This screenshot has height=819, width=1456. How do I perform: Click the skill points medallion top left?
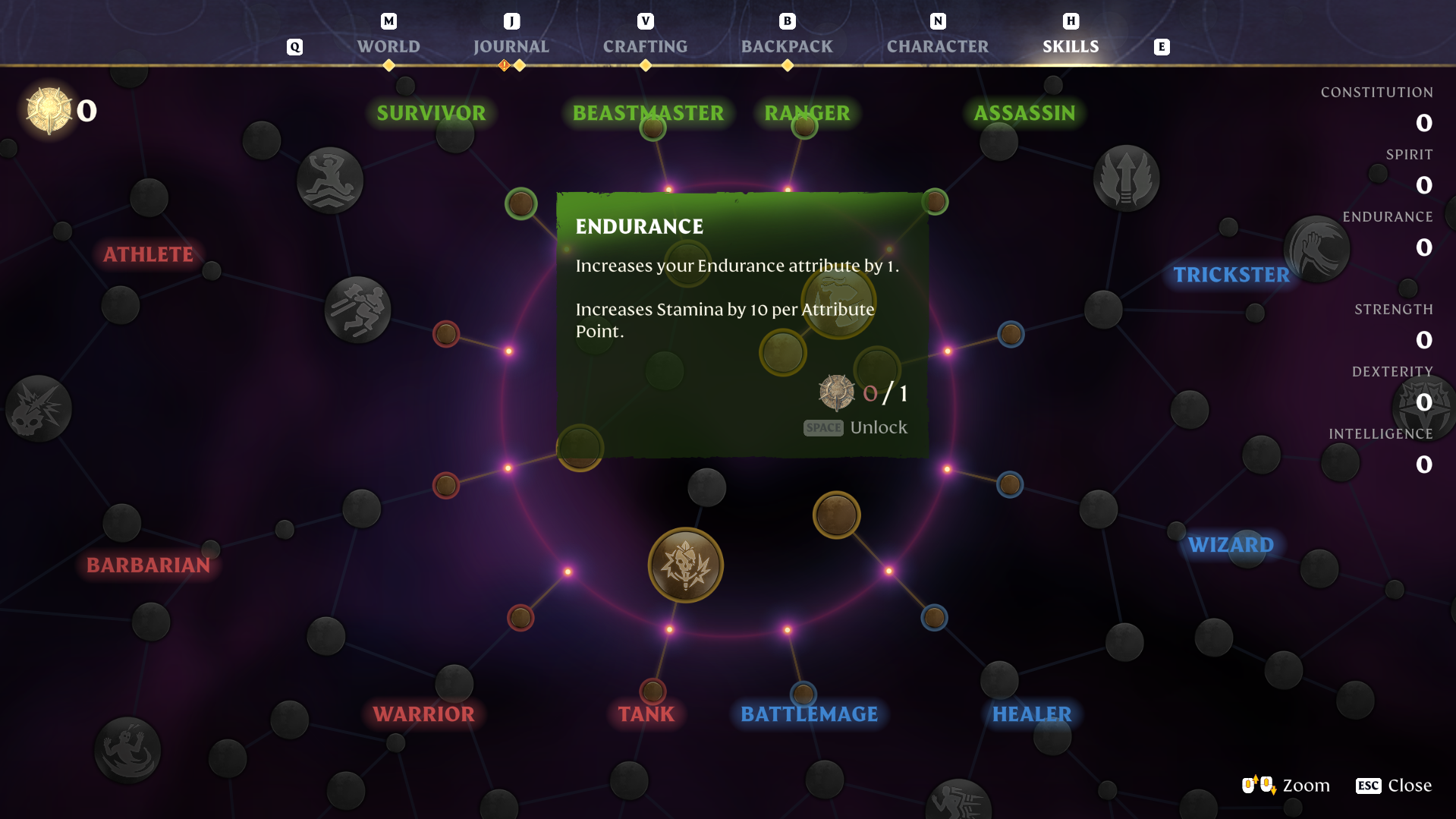point(47,109)
